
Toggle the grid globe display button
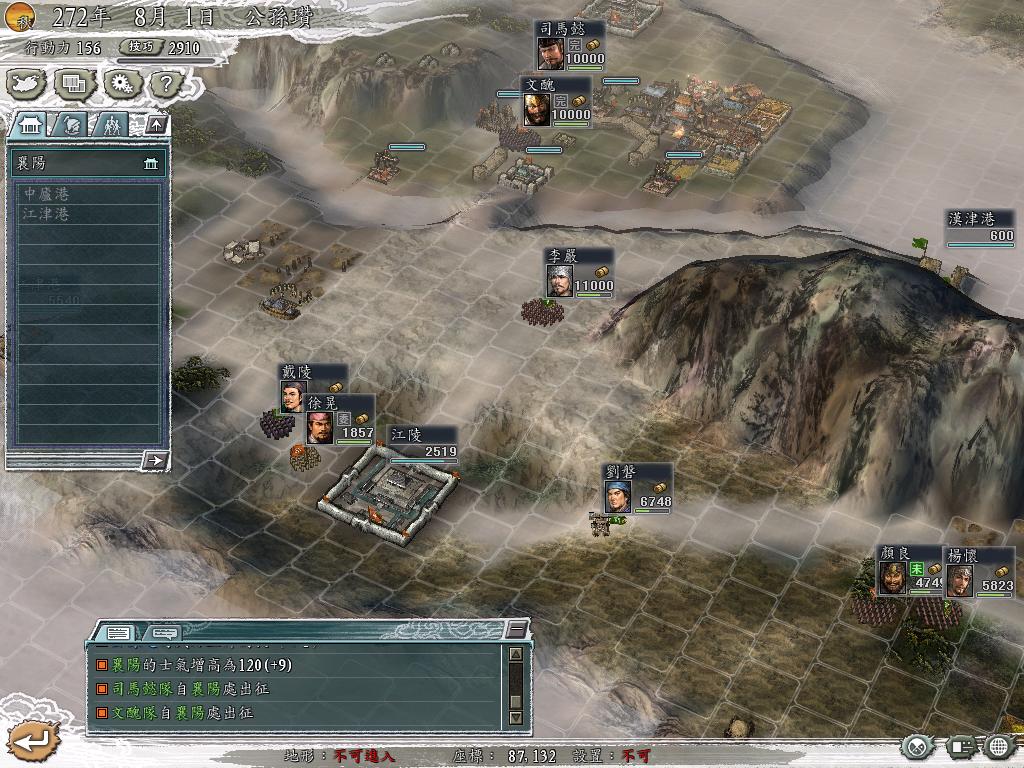[999, 746]
